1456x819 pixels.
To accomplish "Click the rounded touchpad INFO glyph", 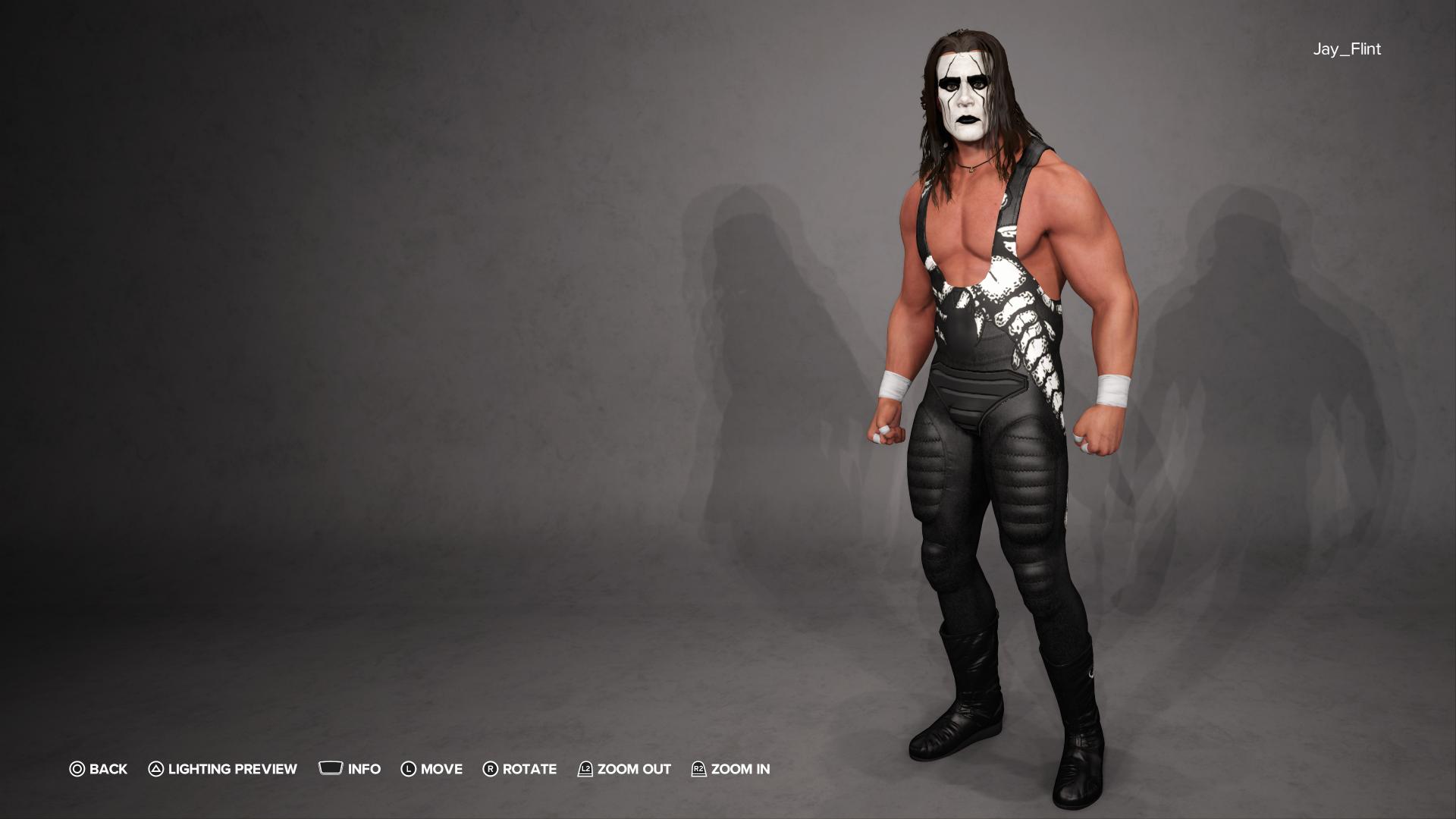I will coord(331,769).
